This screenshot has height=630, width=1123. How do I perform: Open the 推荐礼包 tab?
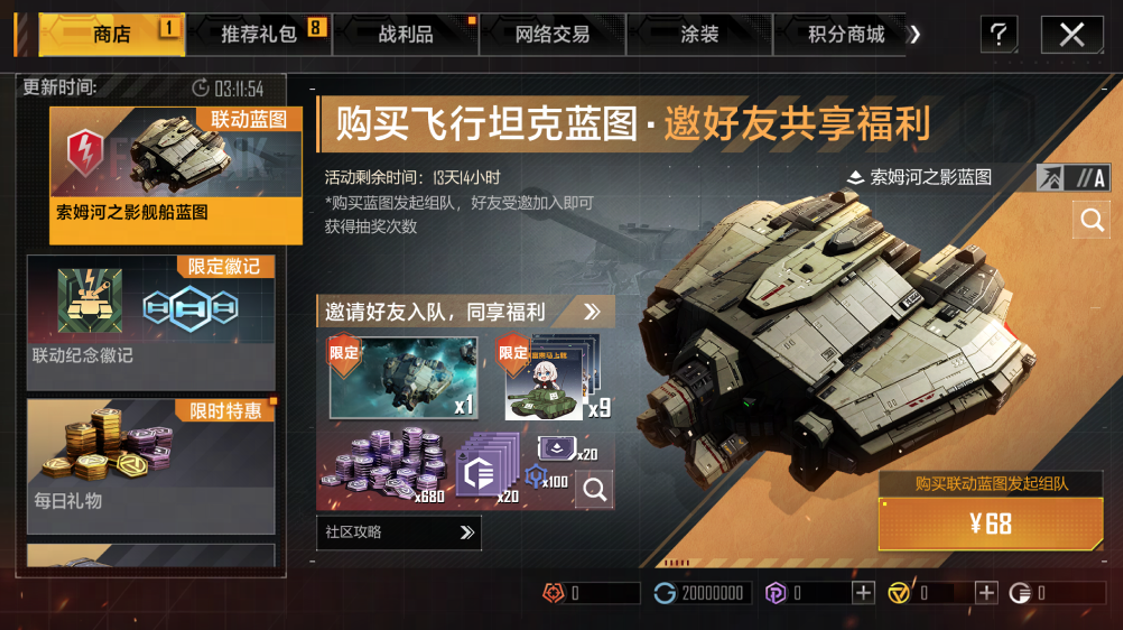[260, 35]
